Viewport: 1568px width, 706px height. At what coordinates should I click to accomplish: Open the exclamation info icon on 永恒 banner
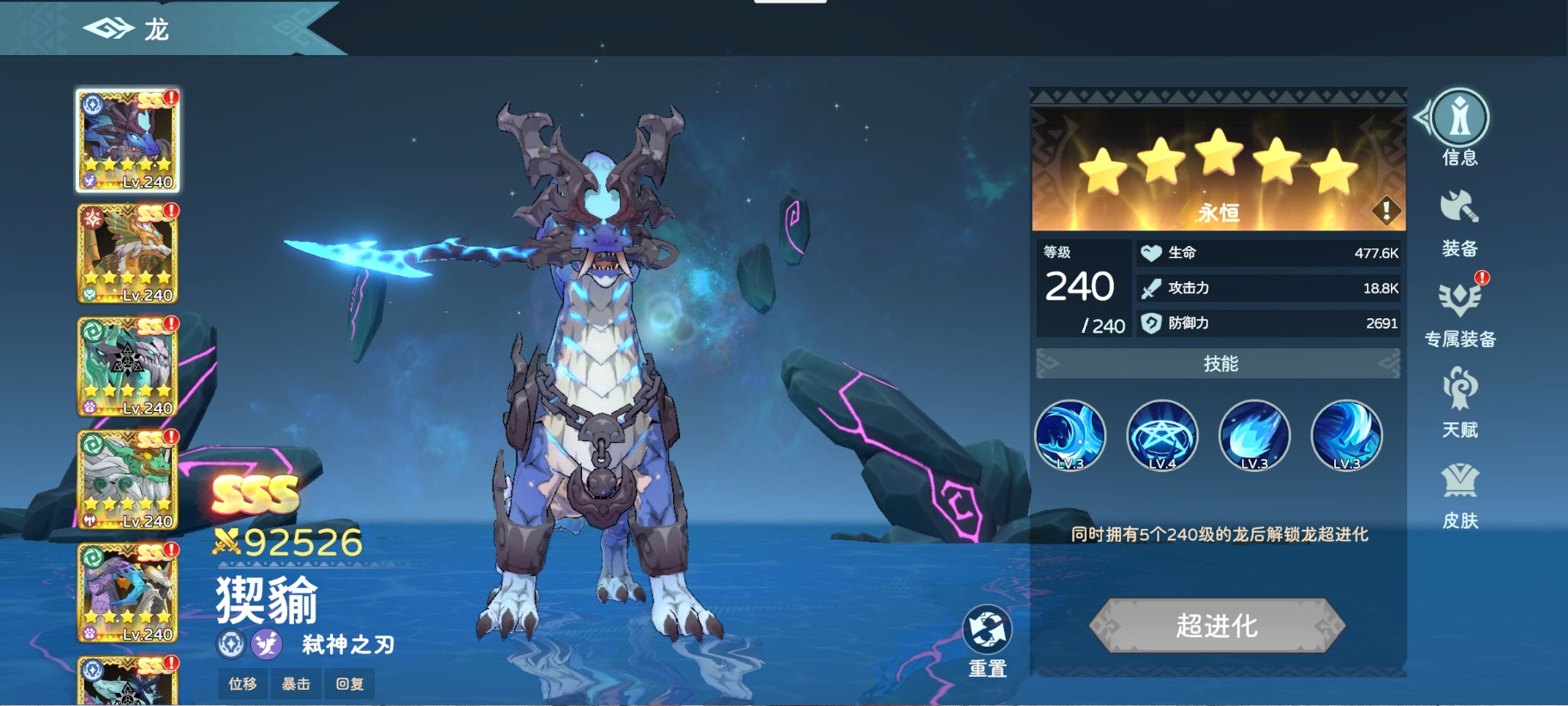pyautogui.click(x=1386, y=209)
